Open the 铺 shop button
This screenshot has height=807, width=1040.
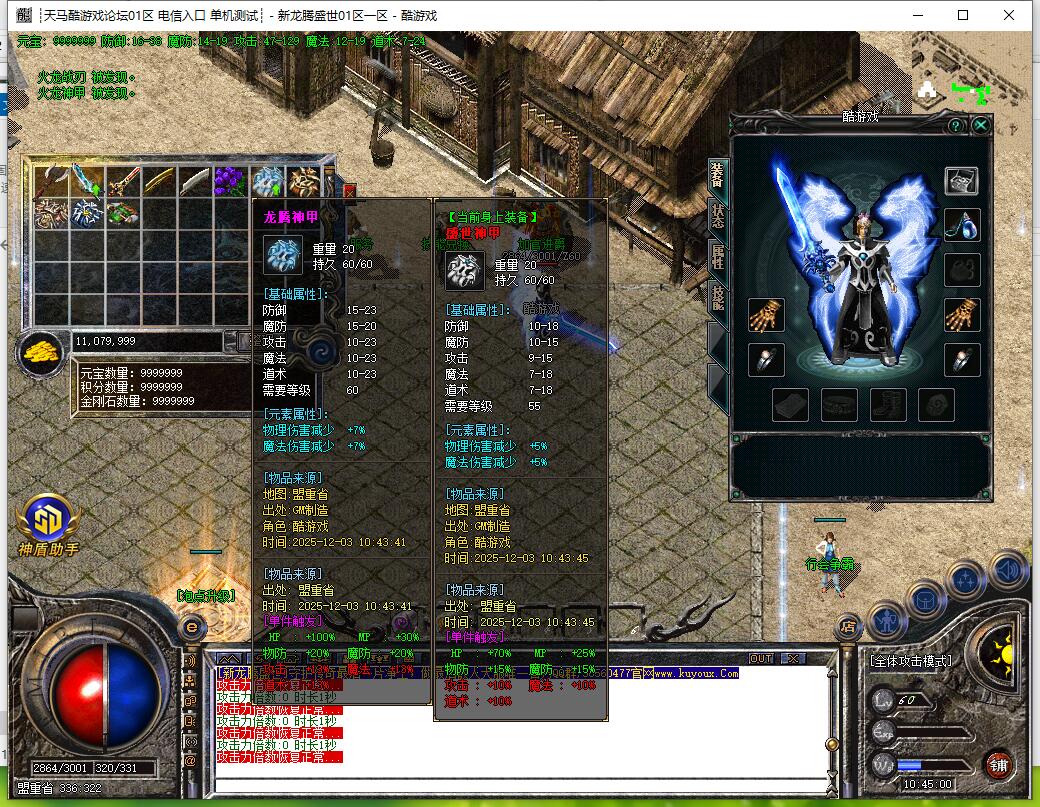(x=997, y=764)
